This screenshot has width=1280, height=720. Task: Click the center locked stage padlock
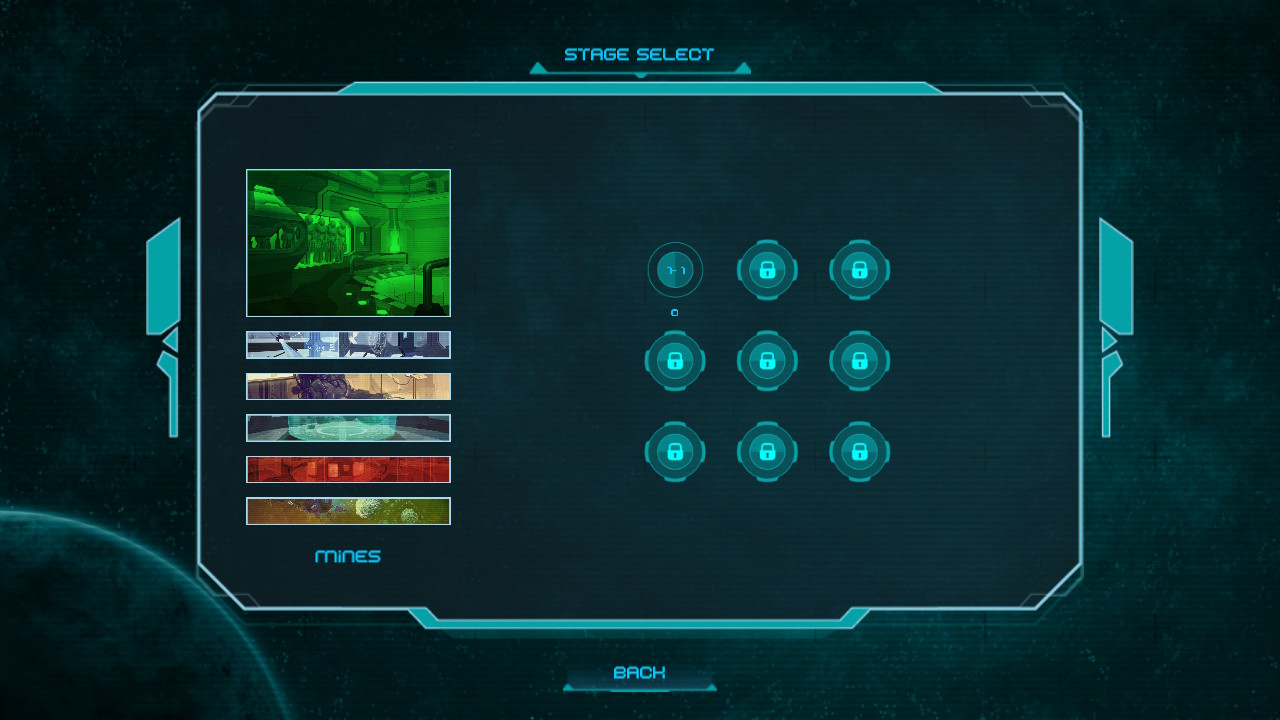[767, 360]
